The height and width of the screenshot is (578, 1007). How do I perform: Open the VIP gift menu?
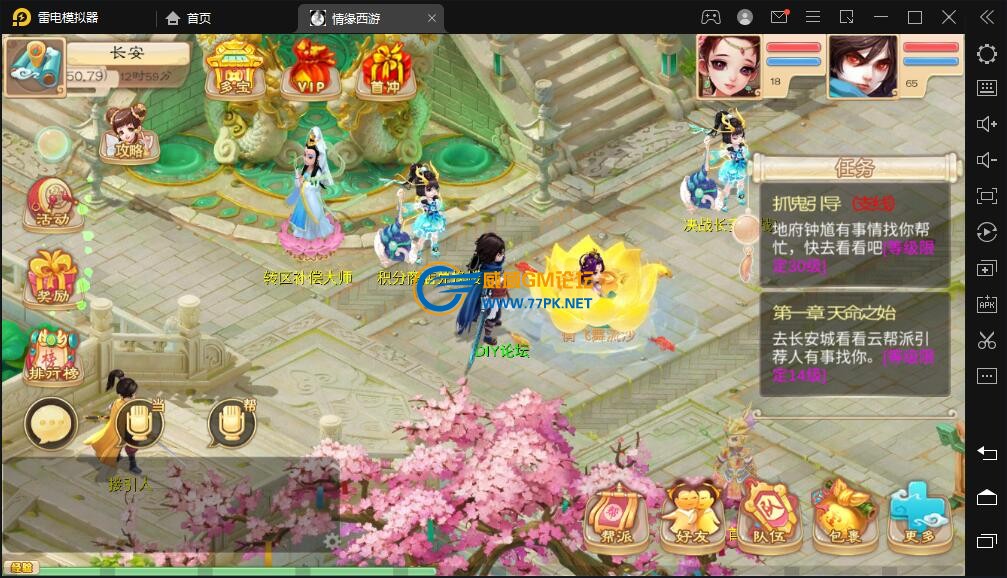click(309, 68)
